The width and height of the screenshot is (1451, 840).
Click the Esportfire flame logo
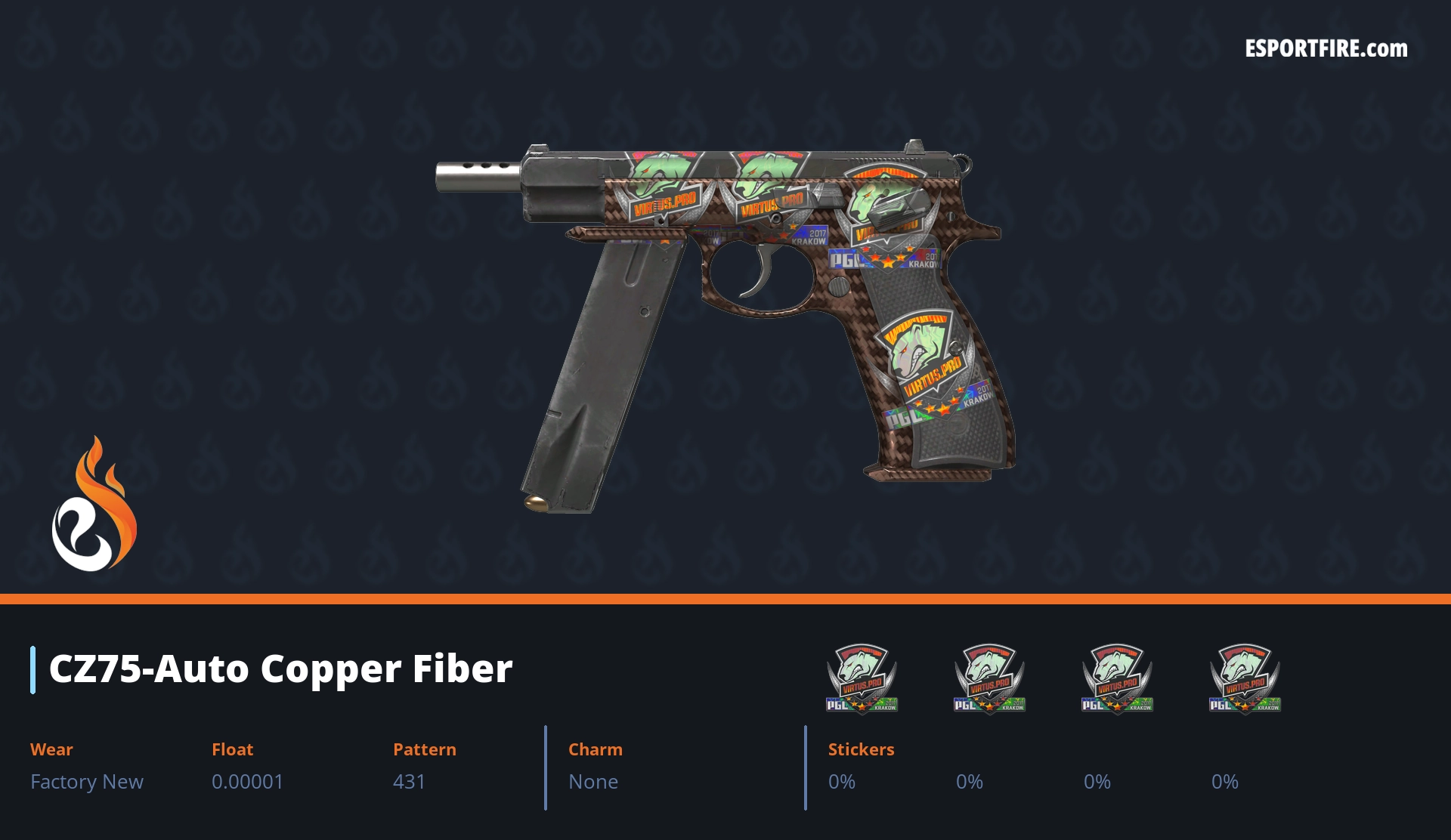point(94,505)
